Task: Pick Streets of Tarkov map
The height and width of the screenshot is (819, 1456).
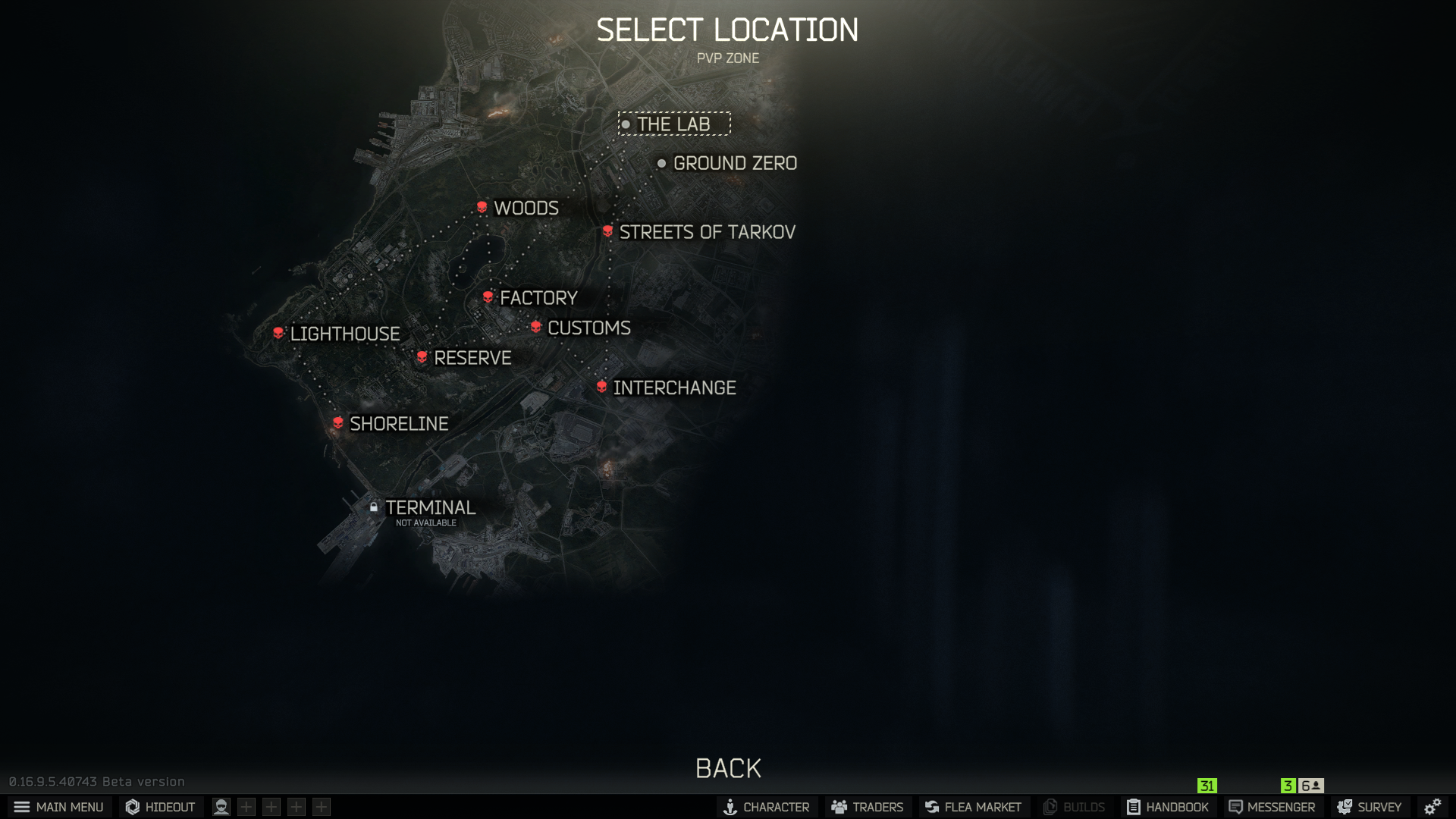Action: click(x=706, y=232)
